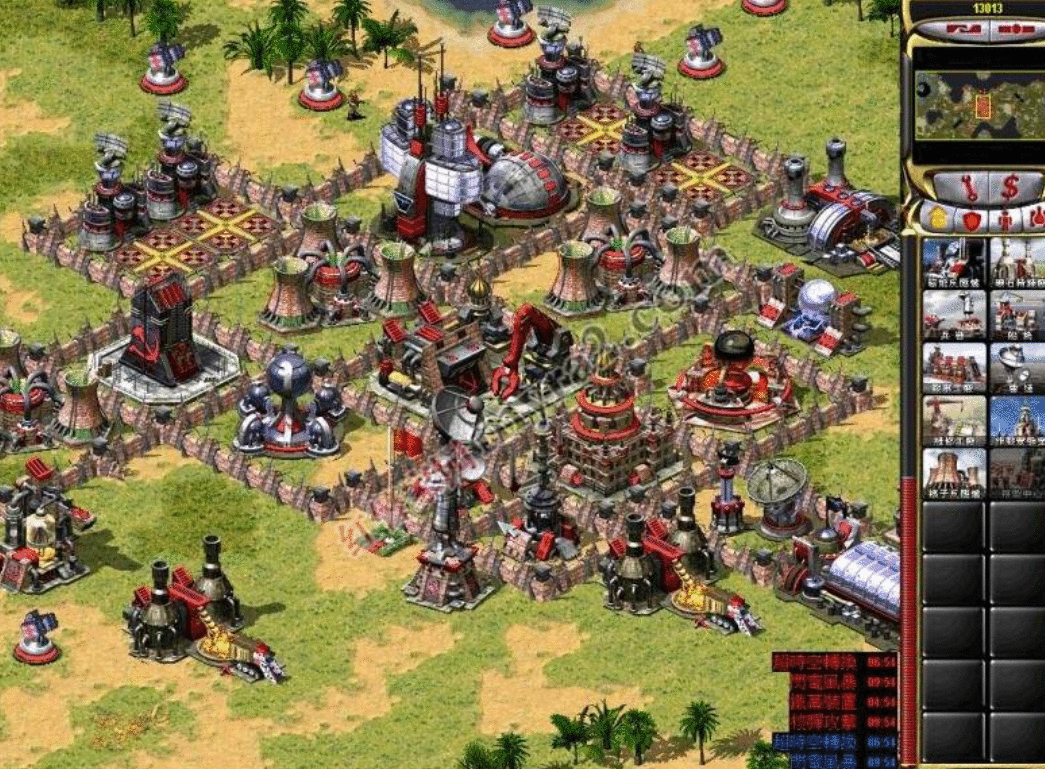Choose the Service Depot crane icon
The height and width of the screenshot is (769, 1045).
954,420
